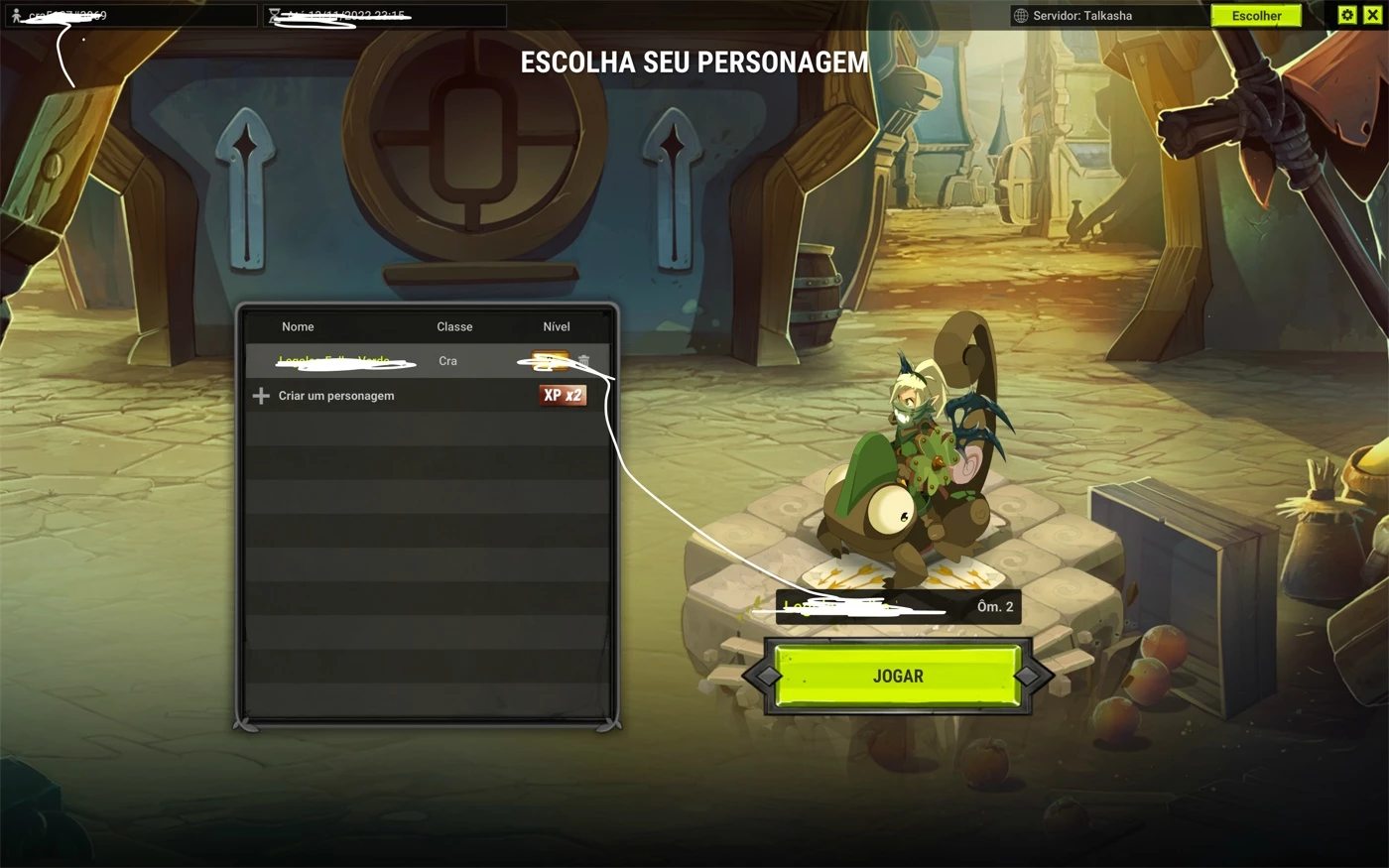
Task: Click the XP x2 bonus badge
Action: coord(564,395)
